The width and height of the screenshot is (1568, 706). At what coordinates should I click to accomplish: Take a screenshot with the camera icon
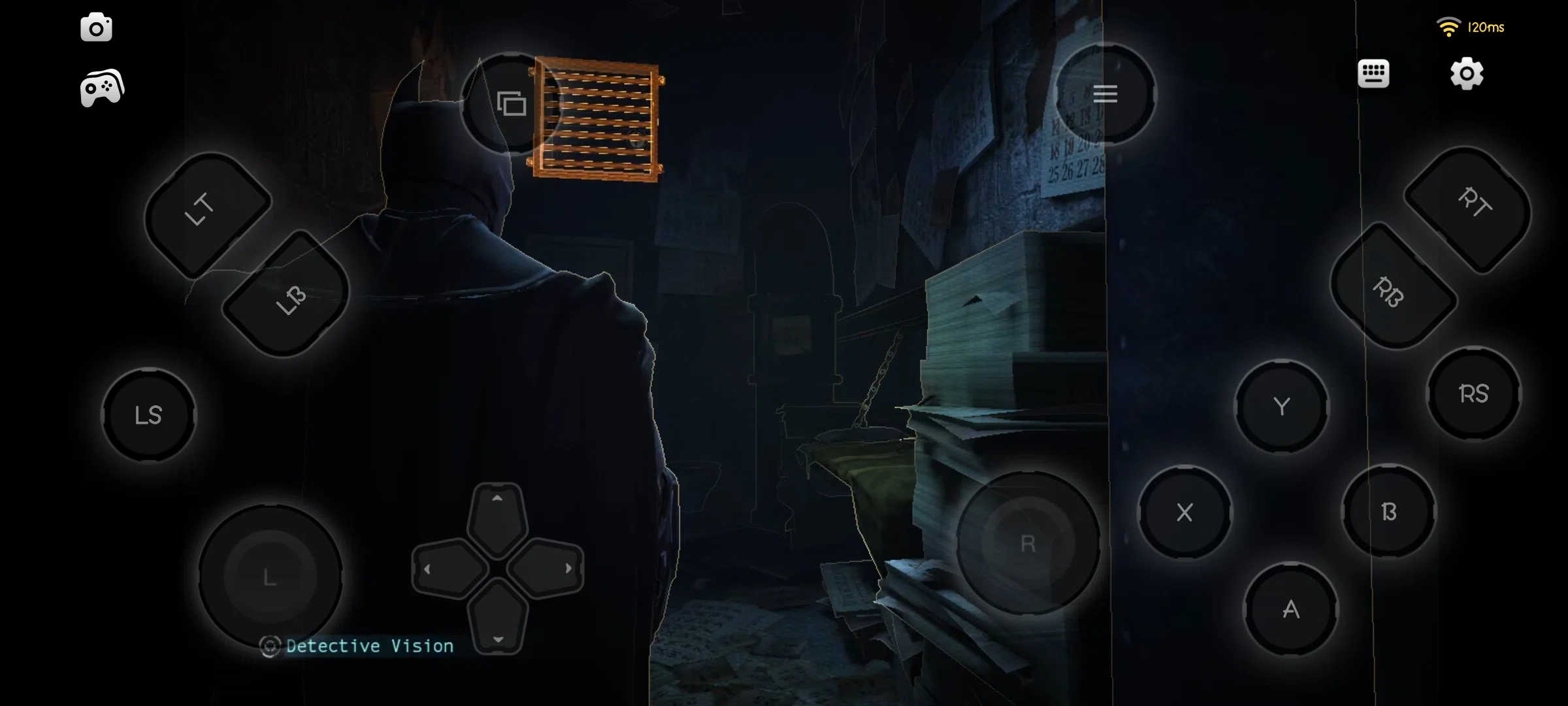click(x=96, y=27)
